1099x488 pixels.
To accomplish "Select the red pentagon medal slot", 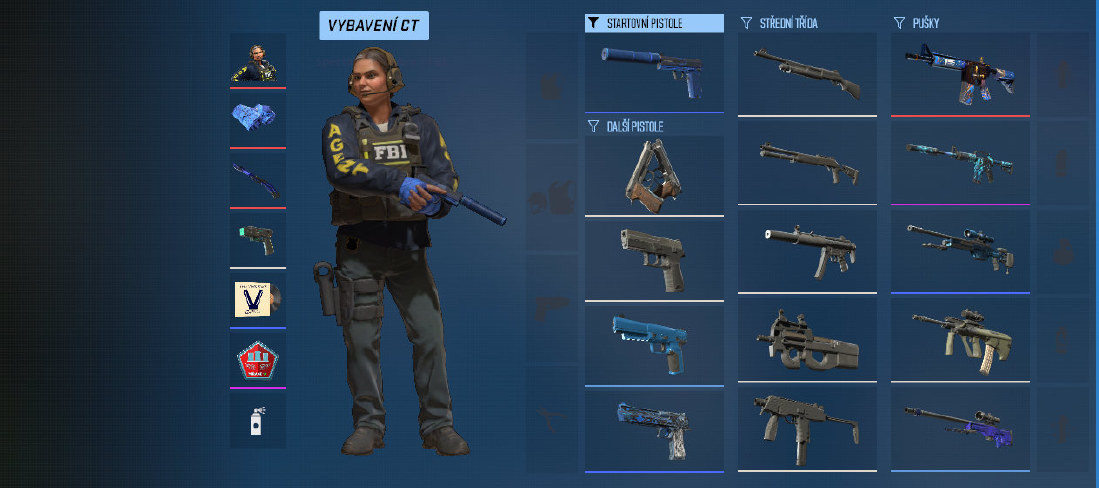I will [258, 358].
